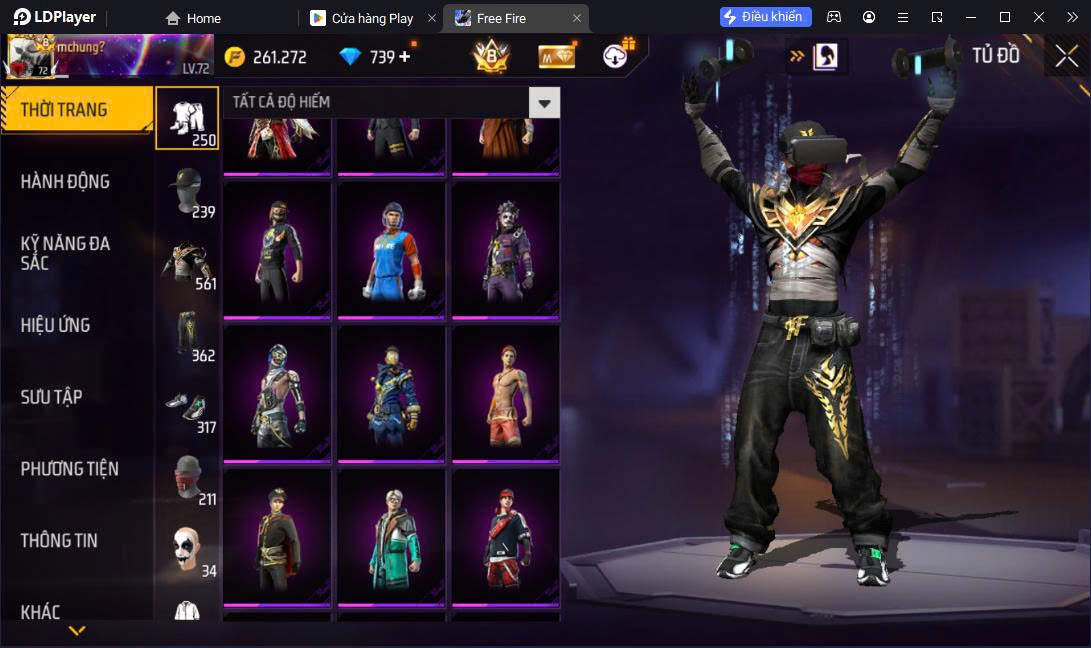Viewport: 1091px width, 648px height.
Task: Pick the shoes subcategory icon
Action: [x=186, y=406]
